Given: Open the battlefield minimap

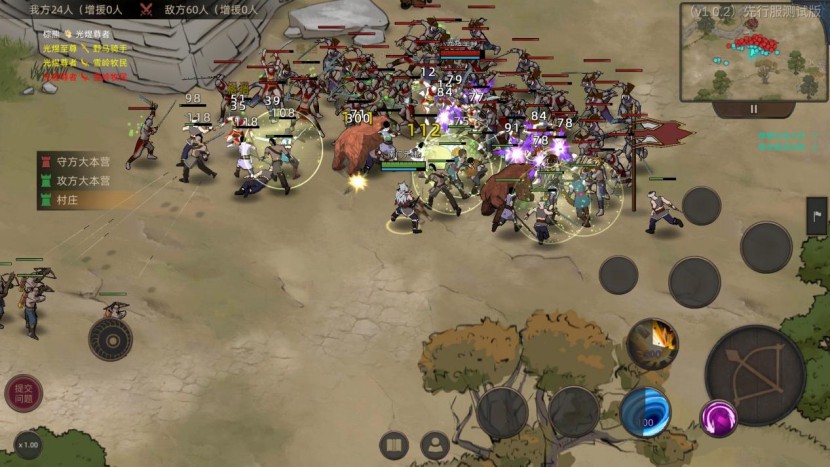Looking at the screenshot, I should tap(754, 51).
